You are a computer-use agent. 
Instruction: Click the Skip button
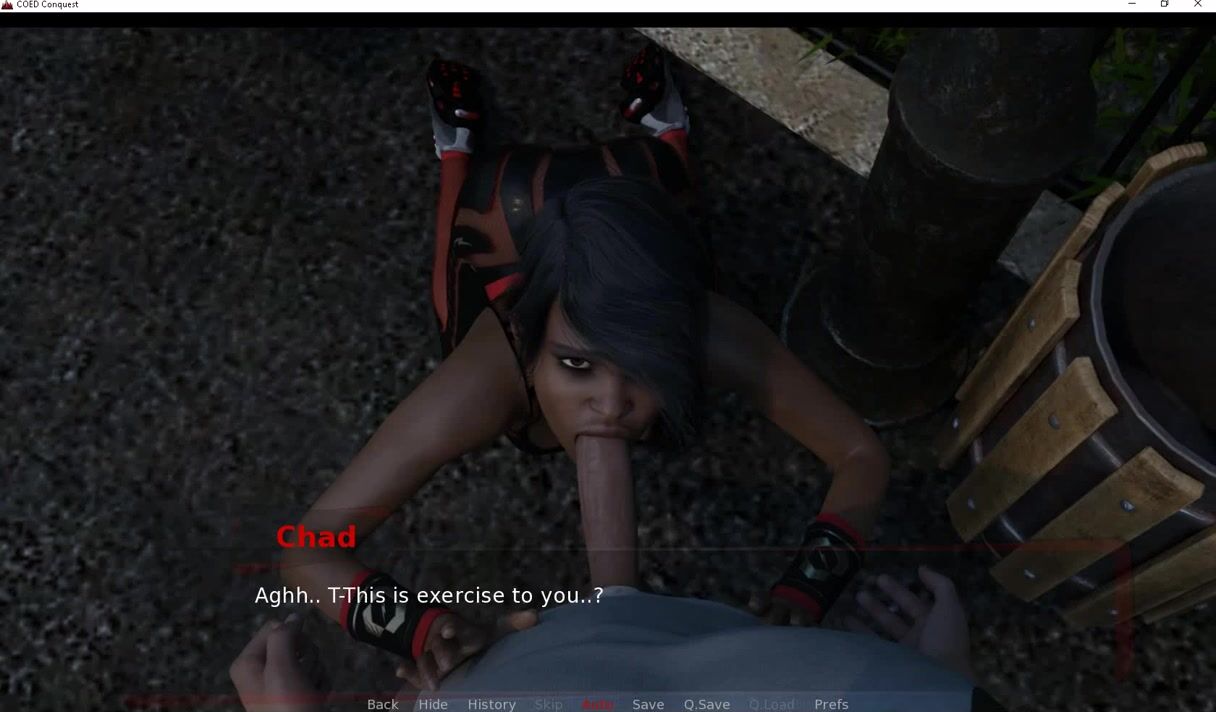tap(548, 704)
